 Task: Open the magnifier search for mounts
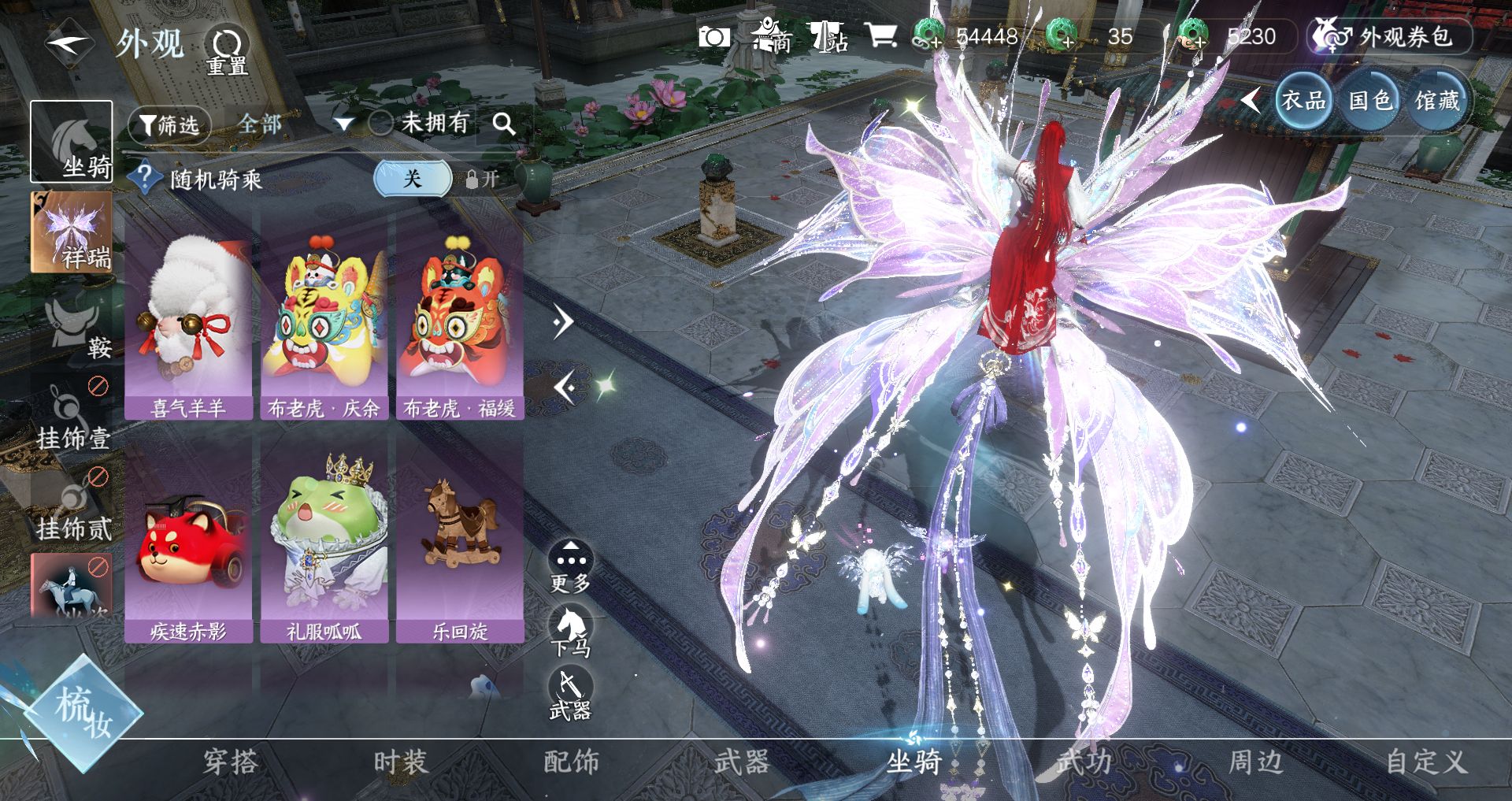click(x=504, y=124)
